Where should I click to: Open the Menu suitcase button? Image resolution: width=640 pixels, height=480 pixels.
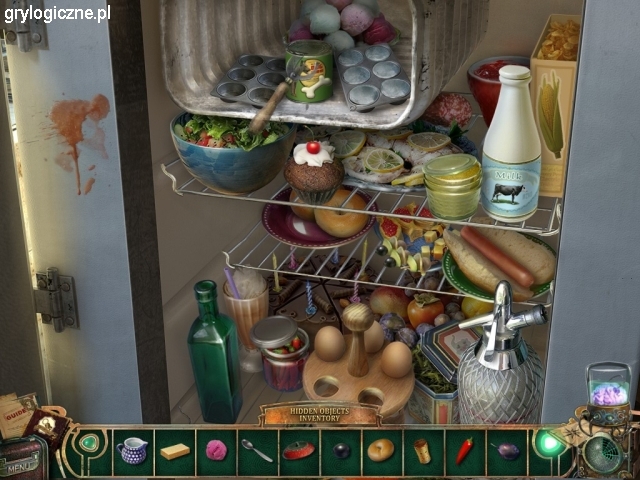pos(20,463)
